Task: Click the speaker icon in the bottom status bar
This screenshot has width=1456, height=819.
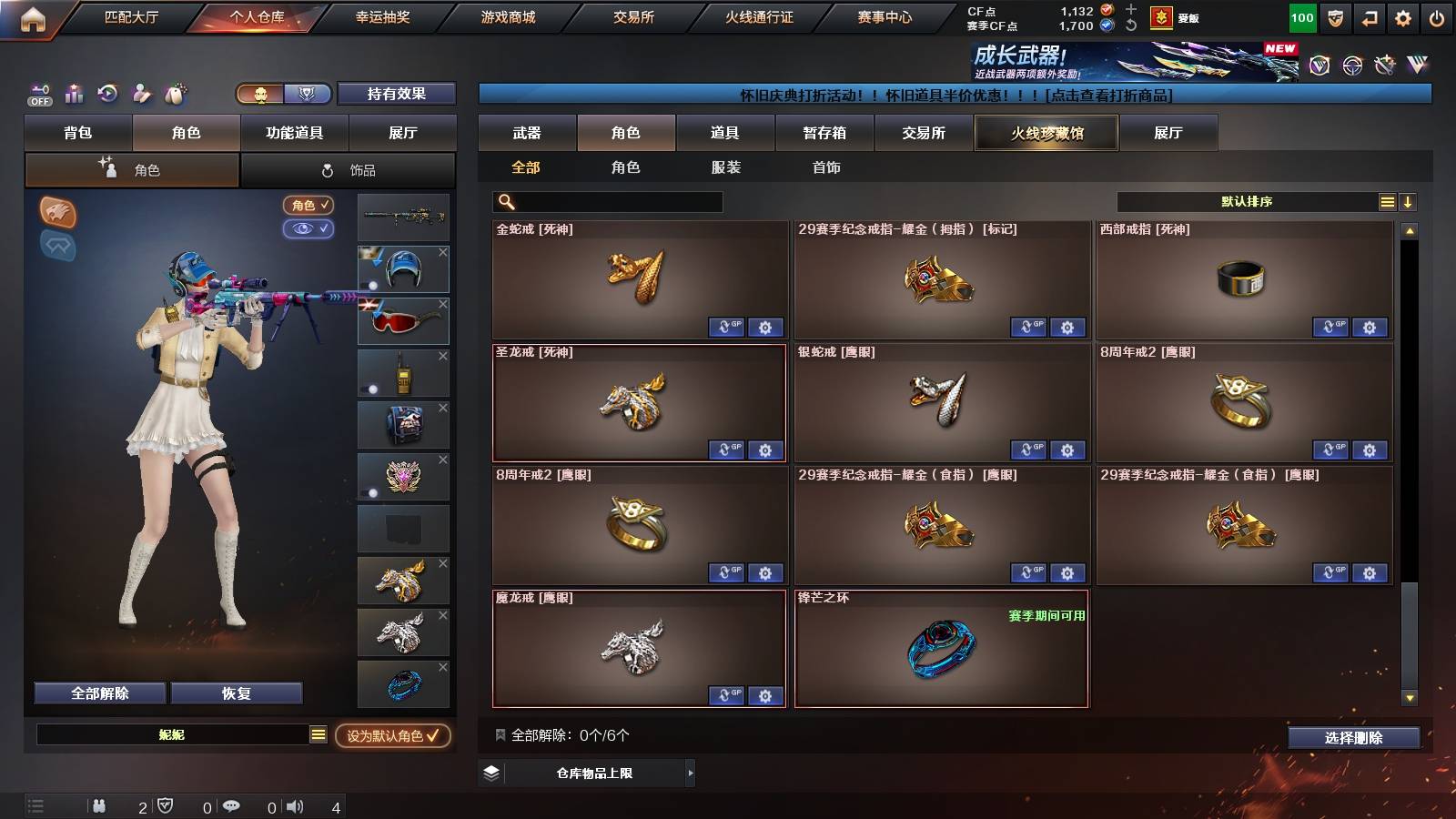Action: 296,804
